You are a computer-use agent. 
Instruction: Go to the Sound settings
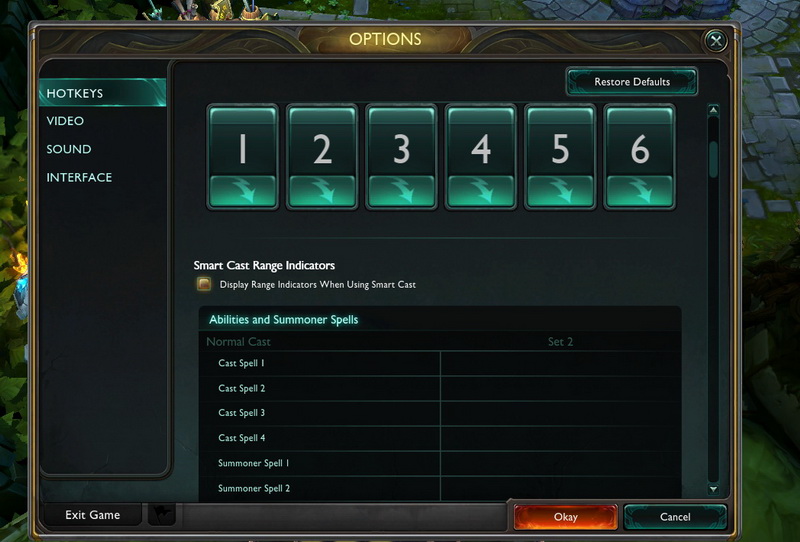pyautogui.click(x=68, y=149)
